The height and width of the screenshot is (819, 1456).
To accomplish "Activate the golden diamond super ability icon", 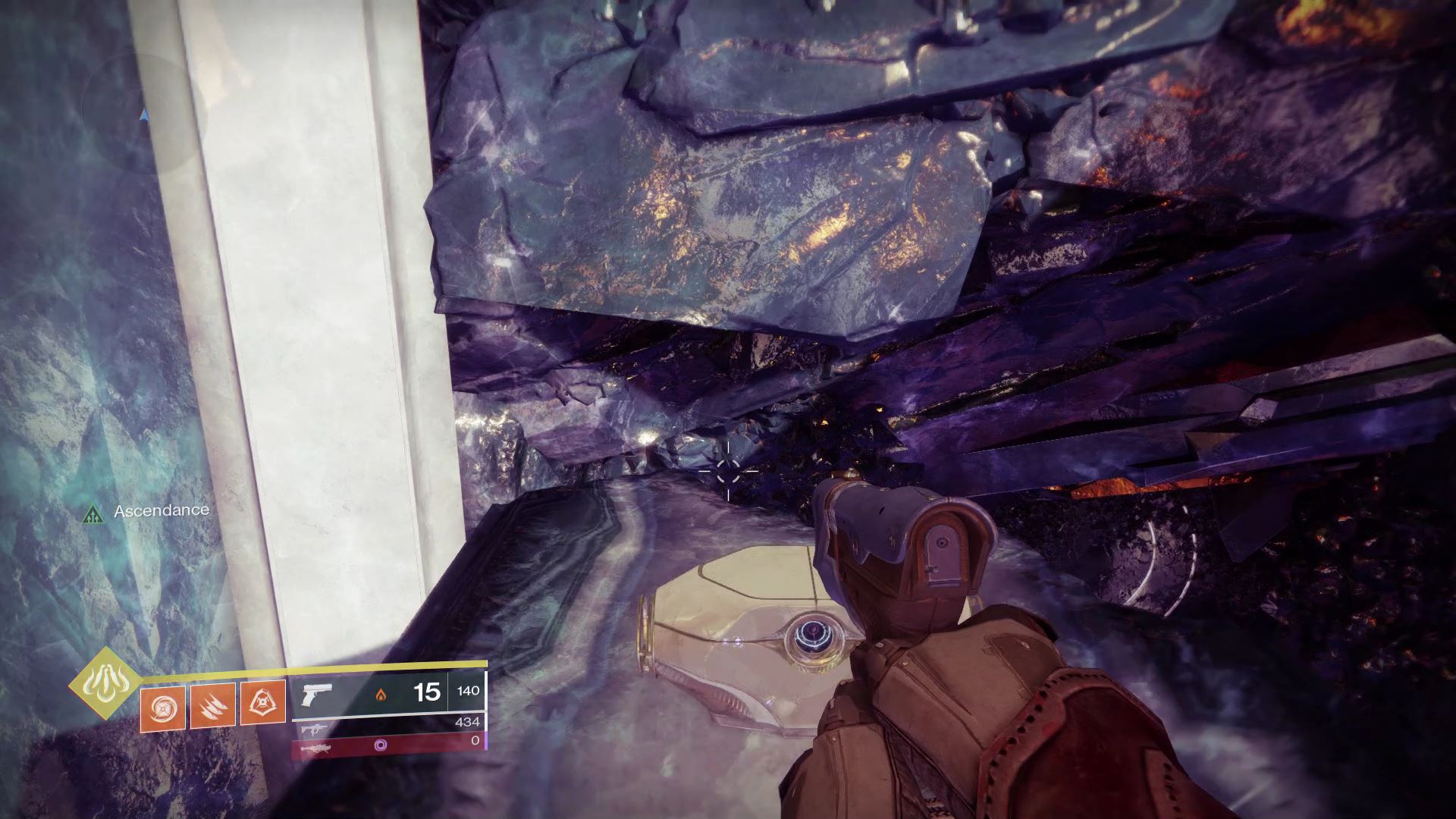I will (x=103, y=684).
